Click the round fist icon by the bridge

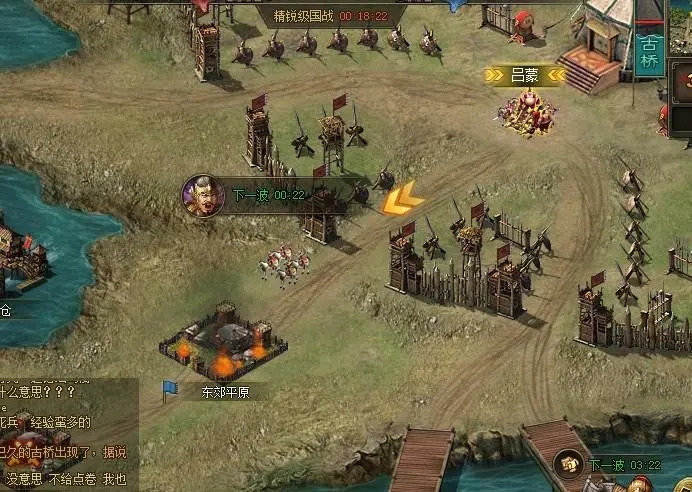click(568, 465)
